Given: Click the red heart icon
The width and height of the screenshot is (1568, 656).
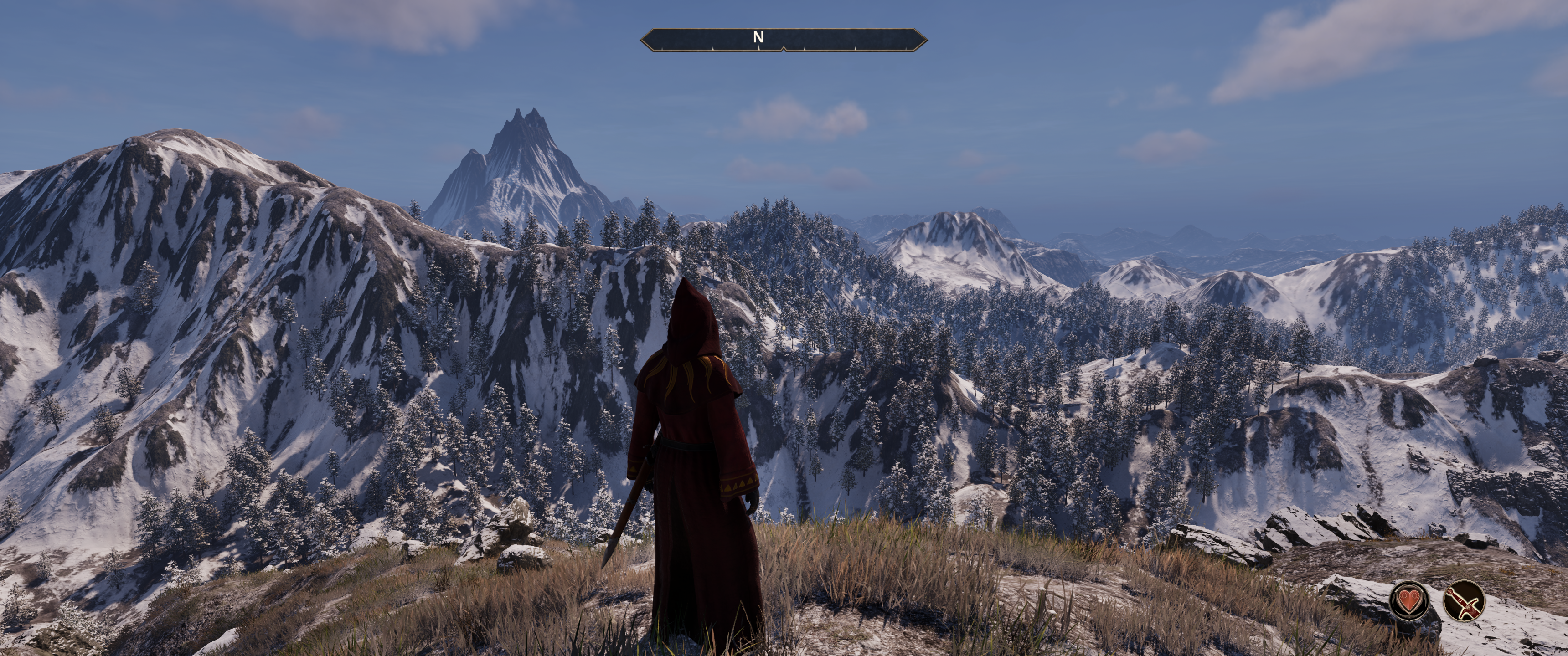Looking at the screenshot, I should coord(1408,600).
